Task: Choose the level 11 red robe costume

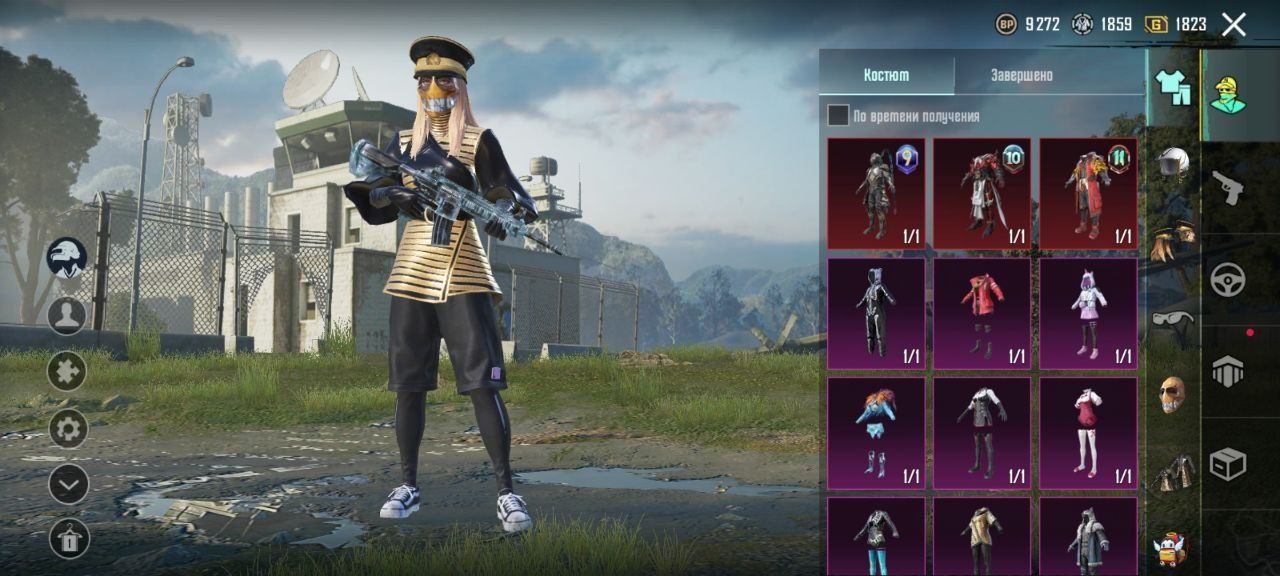Action: click(x=1088, y=193)
